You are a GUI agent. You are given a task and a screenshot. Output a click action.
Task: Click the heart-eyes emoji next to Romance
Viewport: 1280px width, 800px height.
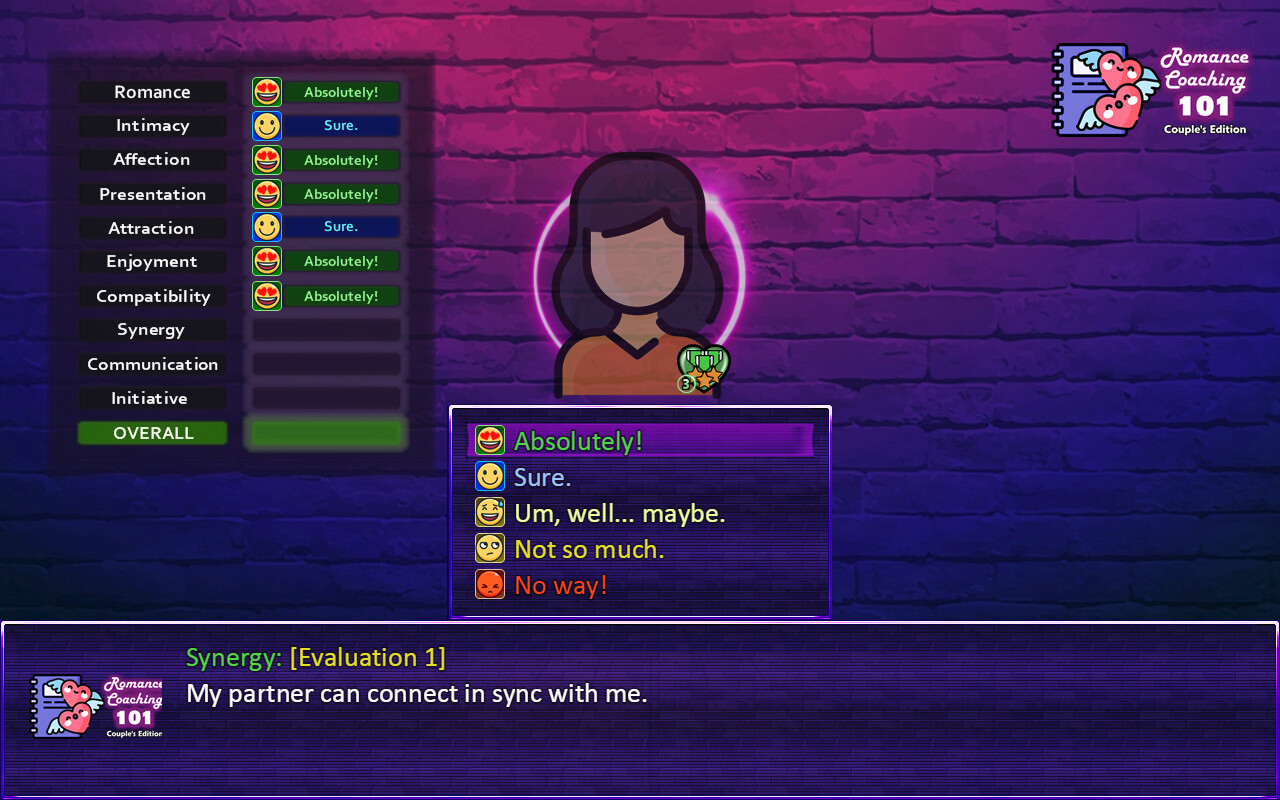tap(266, 91)
